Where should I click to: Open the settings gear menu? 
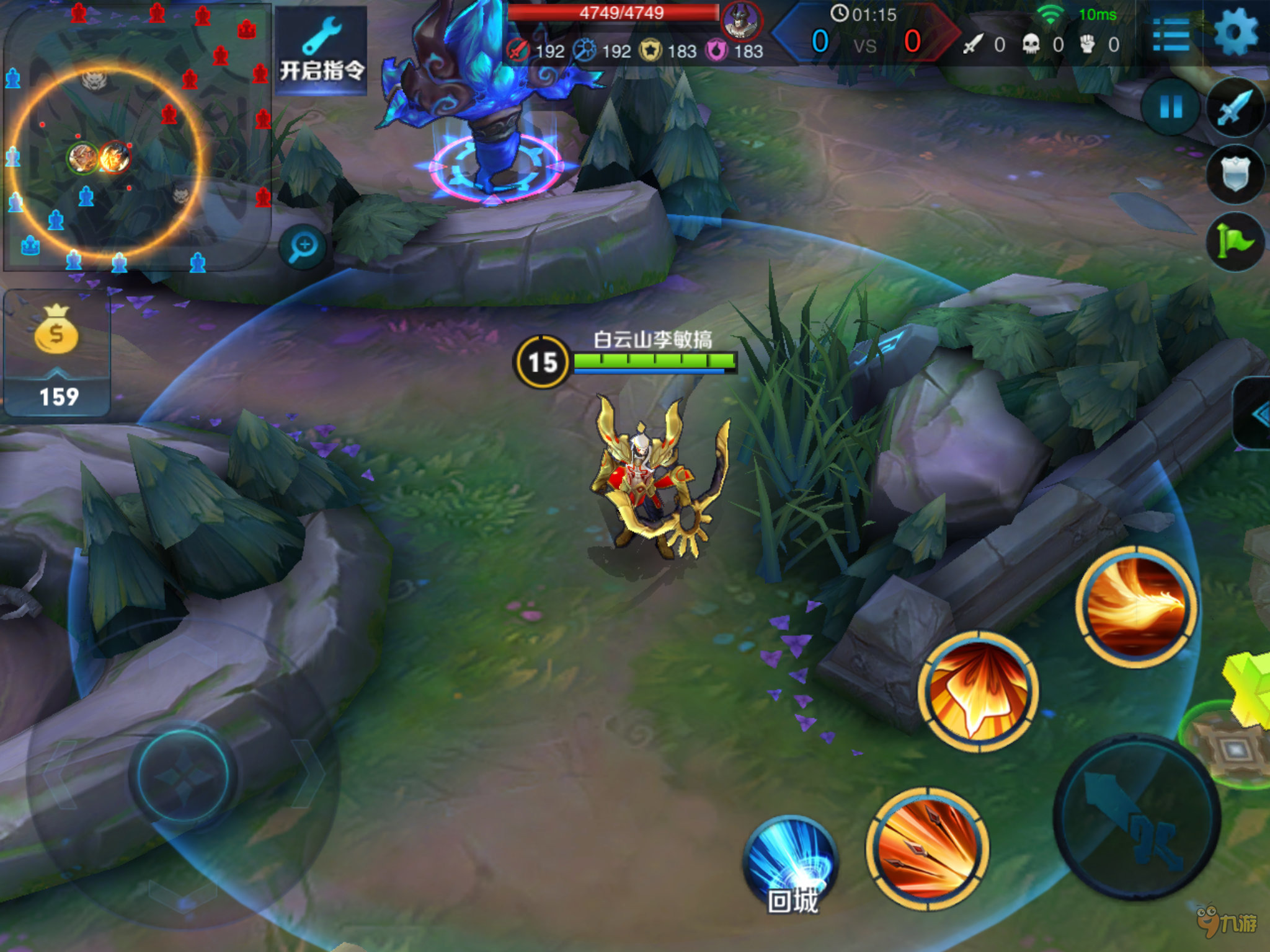pos(1236,32)
